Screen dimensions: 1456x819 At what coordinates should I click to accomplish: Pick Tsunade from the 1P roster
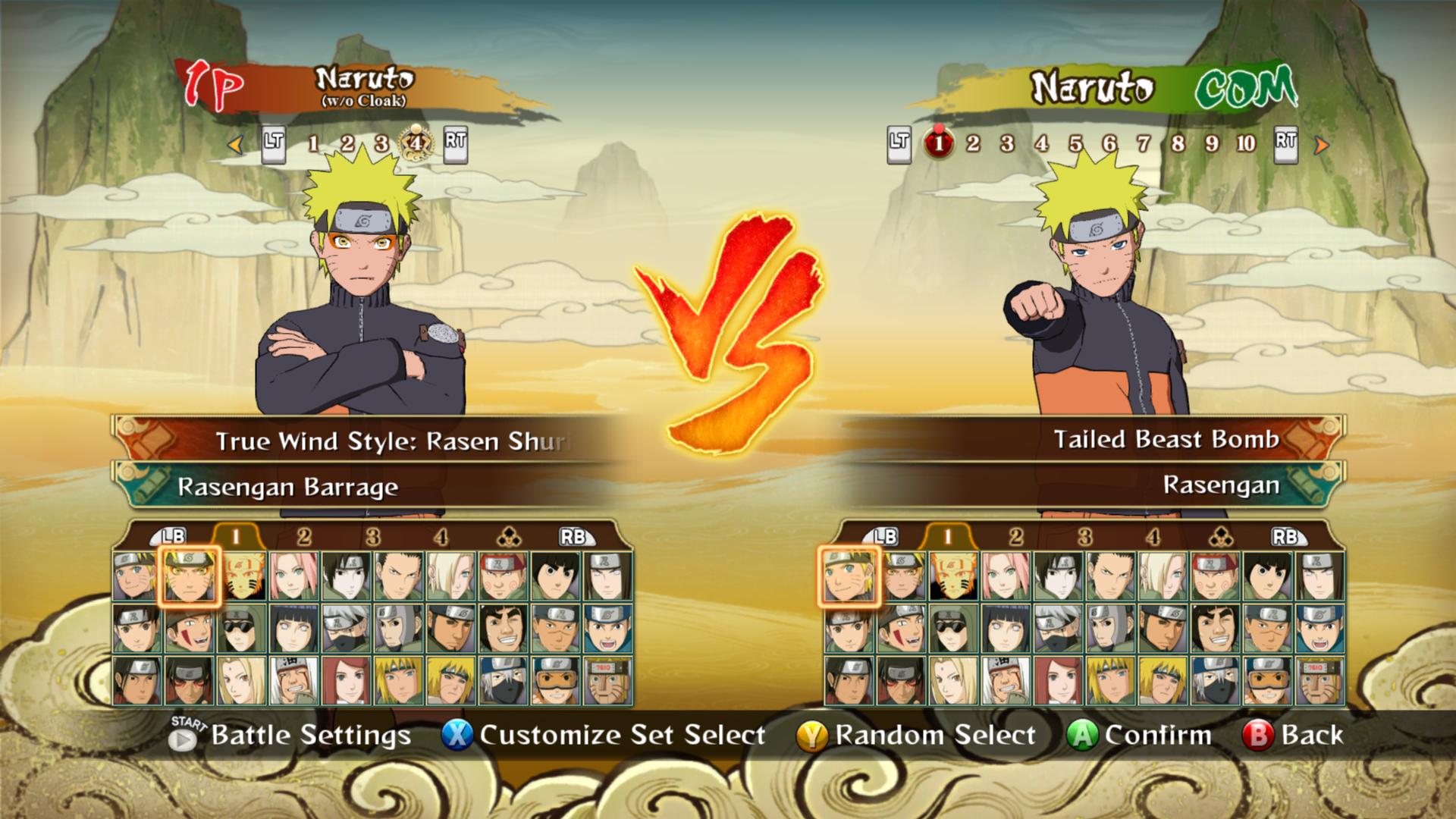tap(240, 680)
